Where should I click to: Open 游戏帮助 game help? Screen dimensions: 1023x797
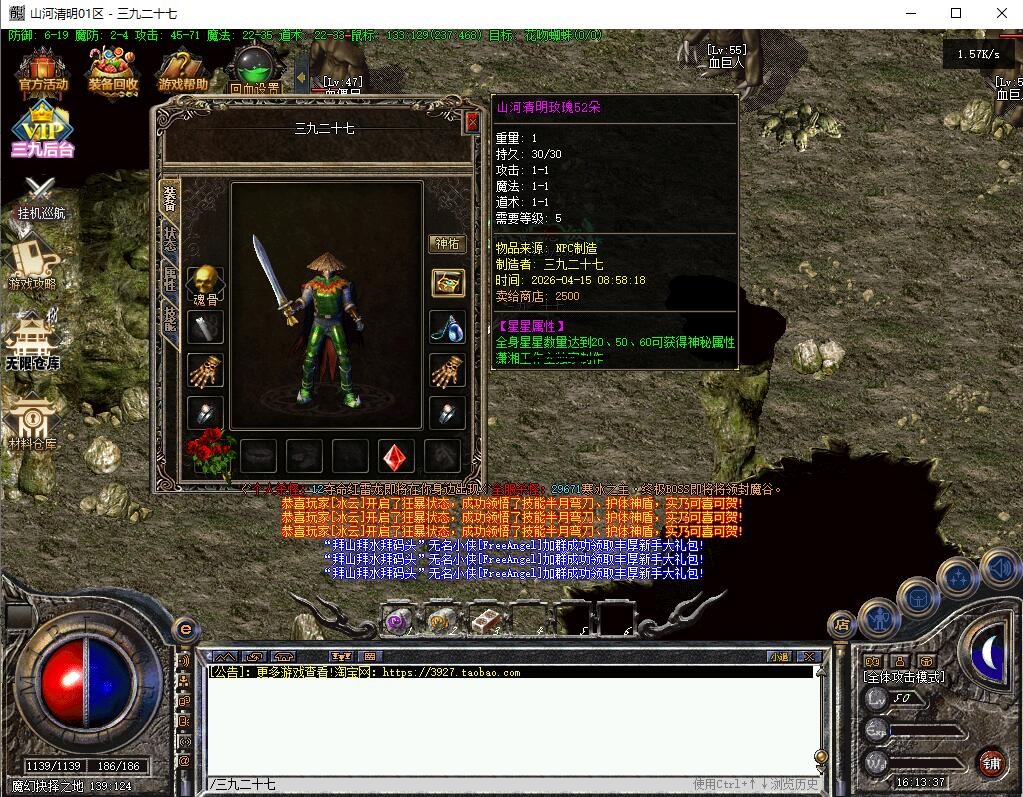tap(183, 70)
